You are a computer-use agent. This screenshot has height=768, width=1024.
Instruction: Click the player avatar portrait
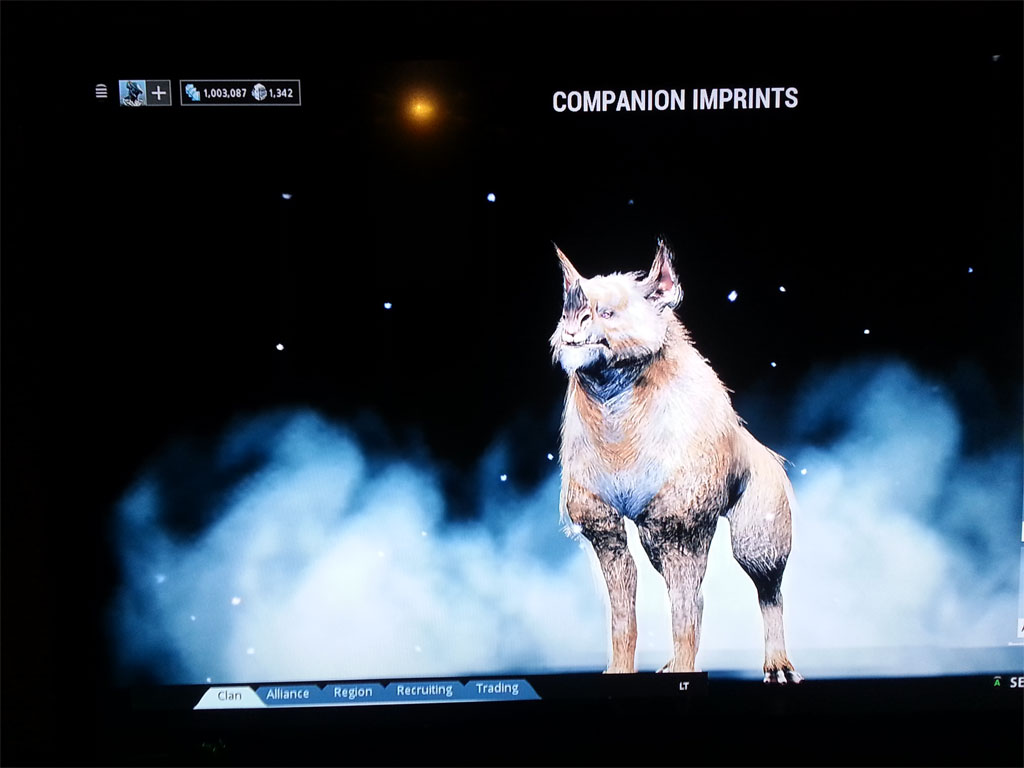click(x=132, y=93)
